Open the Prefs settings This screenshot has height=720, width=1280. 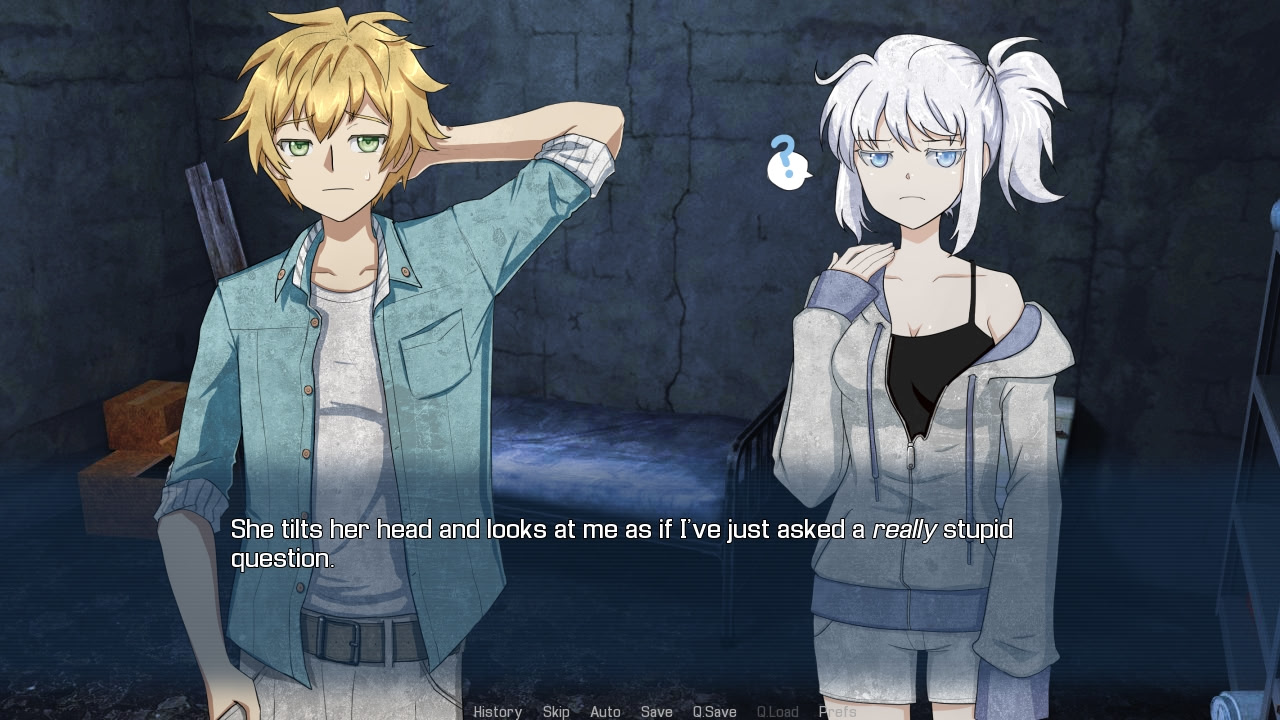pos(837,712)
